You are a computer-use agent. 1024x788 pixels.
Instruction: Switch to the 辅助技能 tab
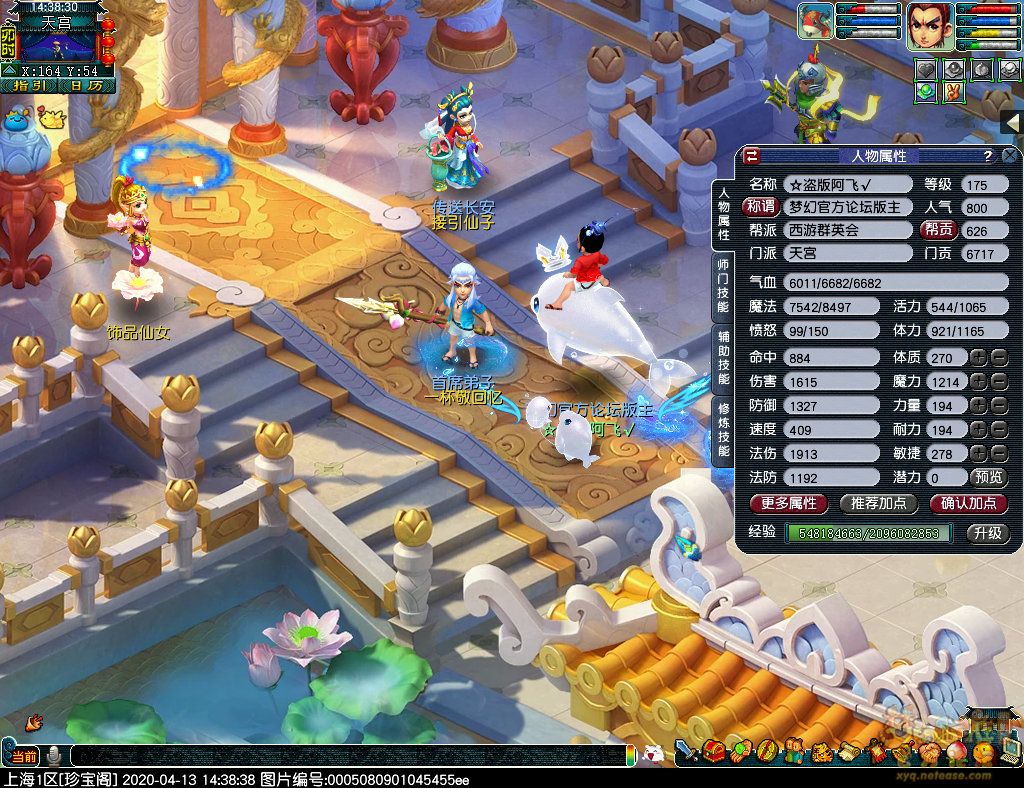[x=723, y=357]
